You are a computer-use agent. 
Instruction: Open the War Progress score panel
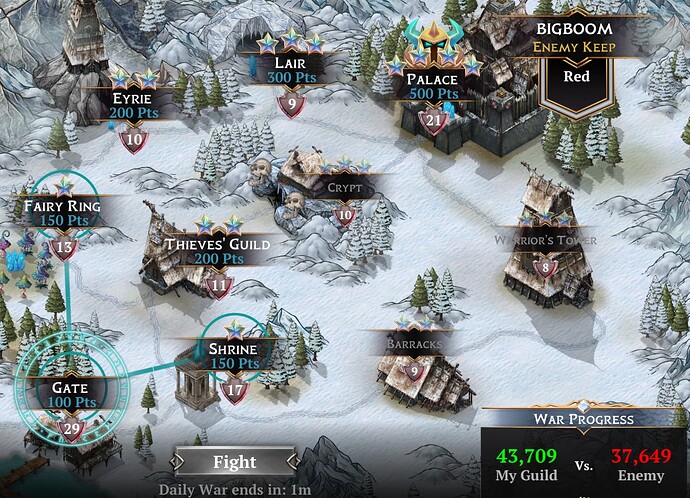tap(584, 452)
